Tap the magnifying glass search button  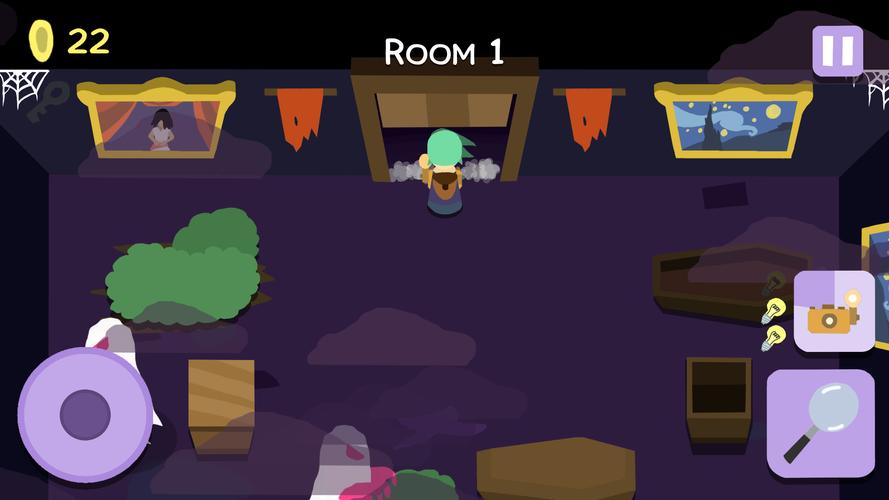coord(820,422)
